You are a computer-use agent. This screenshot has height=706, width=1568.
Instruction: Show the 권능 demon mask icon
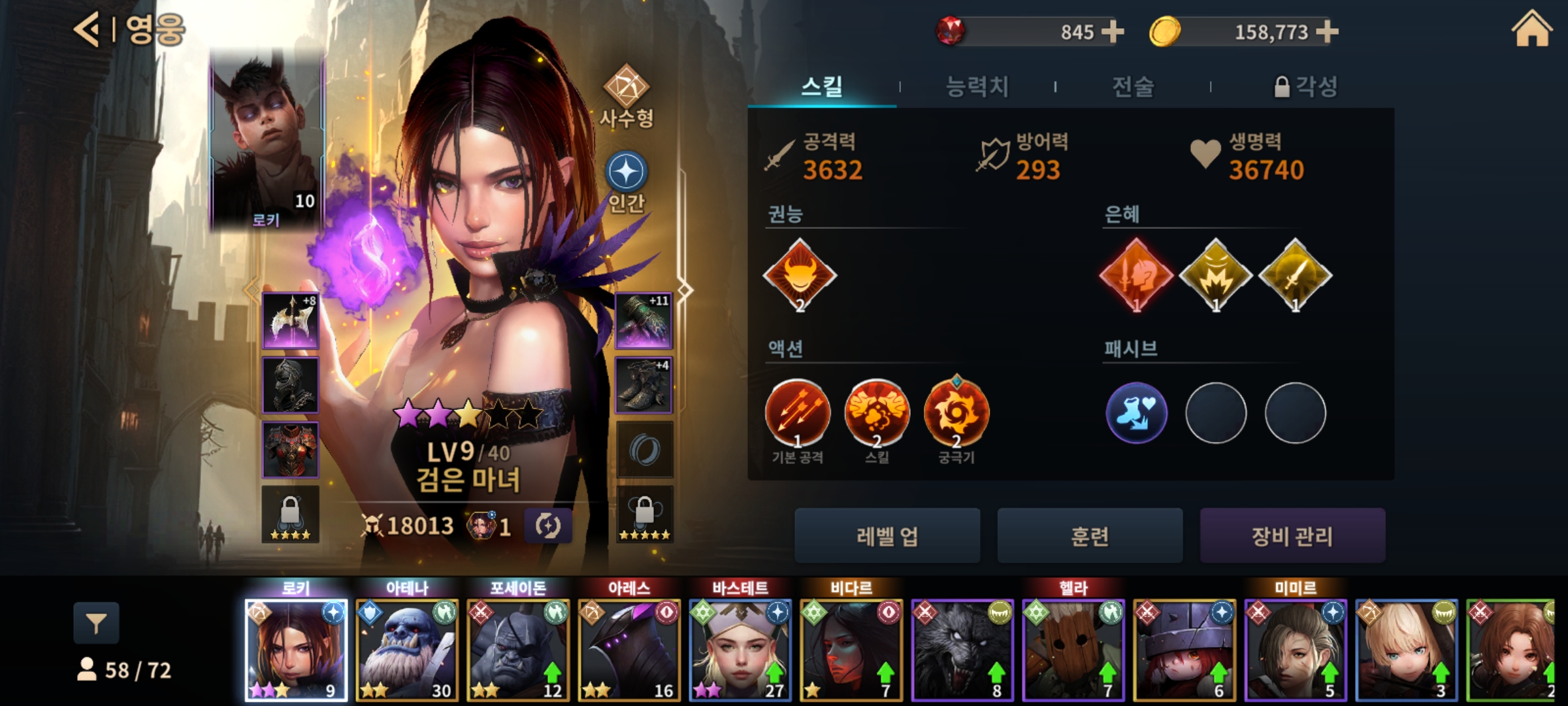pos(800,275)
